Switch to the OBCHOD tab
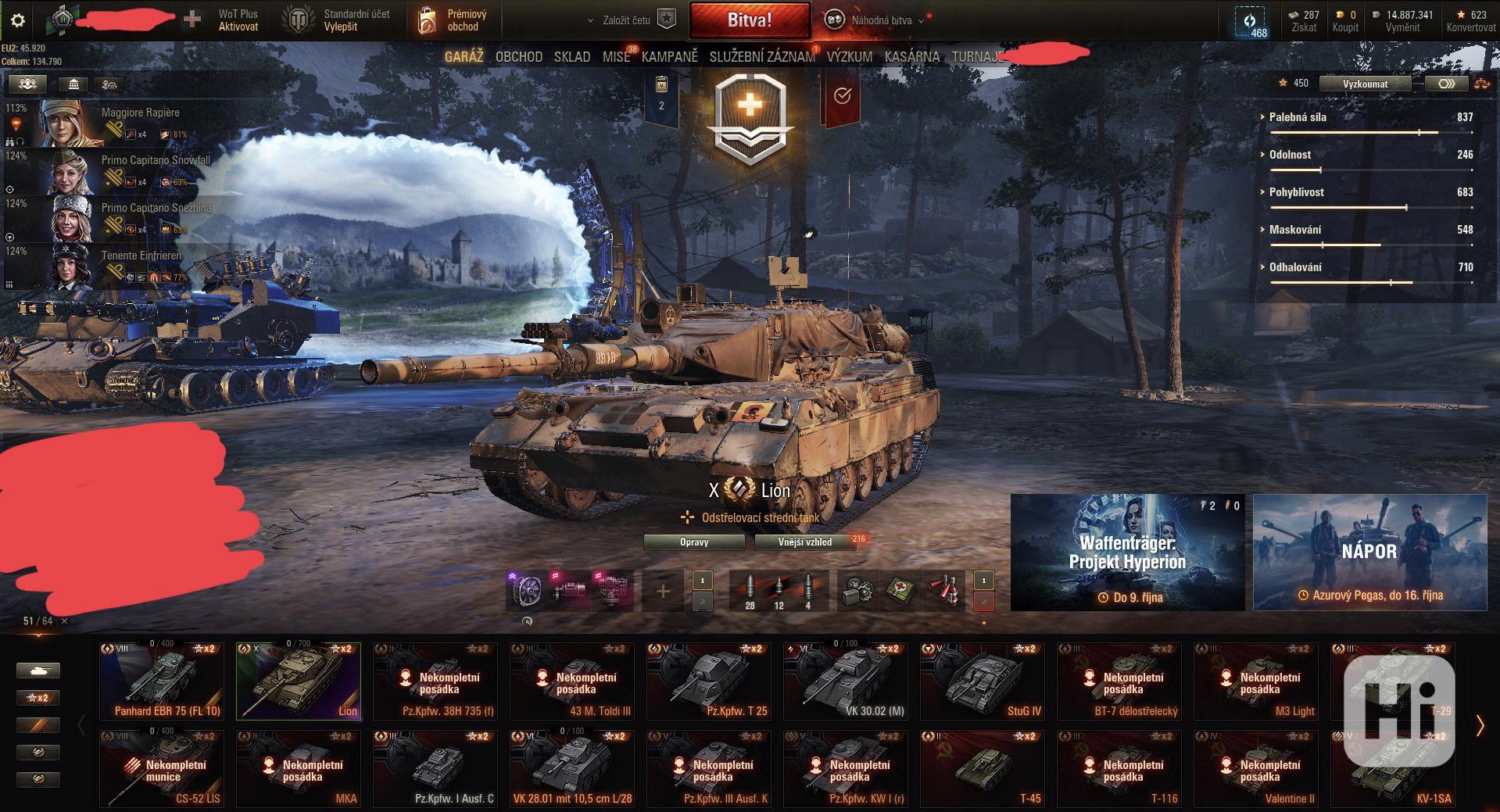 (x=518, y=57)
